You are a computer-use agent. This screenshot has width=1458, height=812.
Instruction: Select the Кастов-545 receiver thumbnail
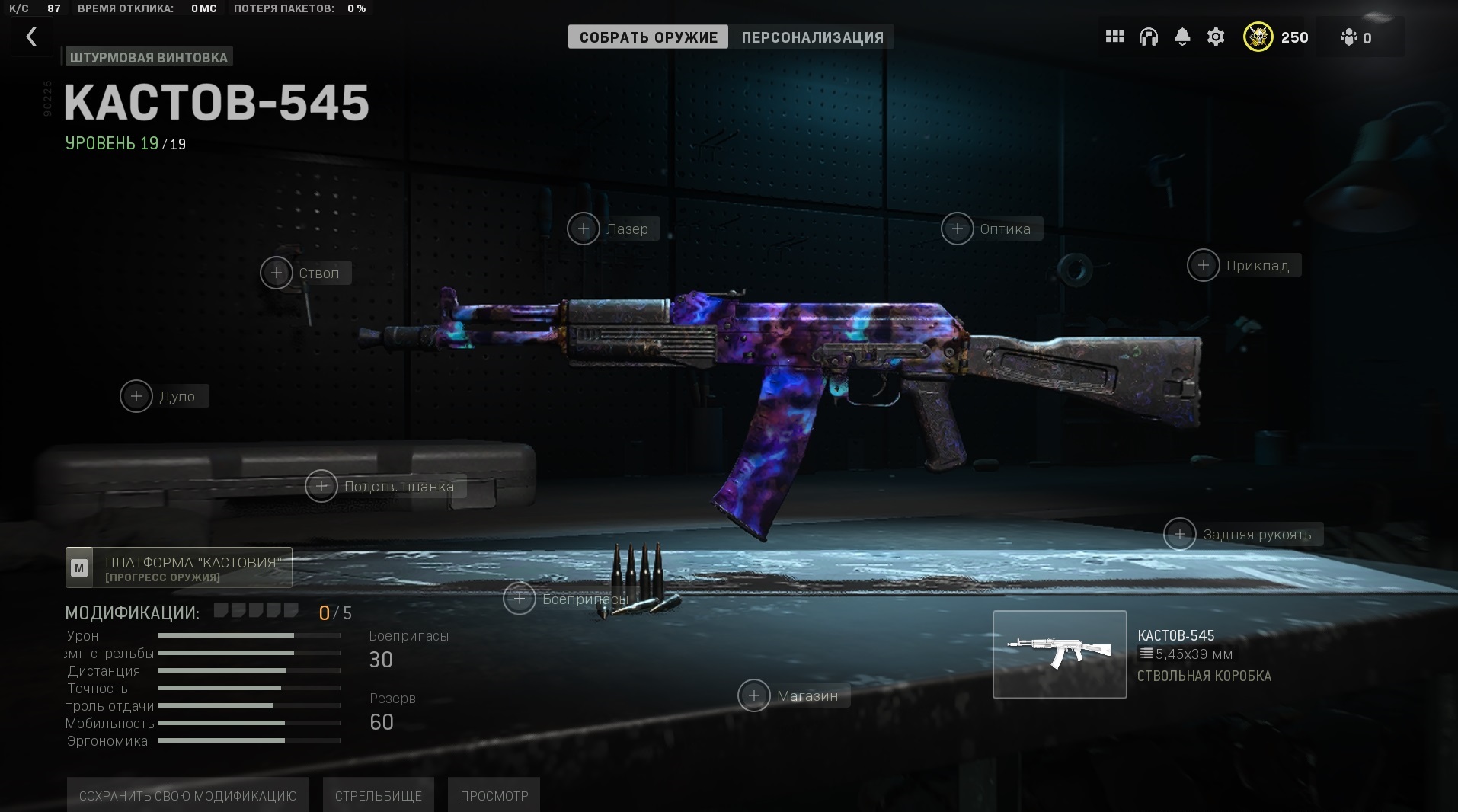point(1060,654)
